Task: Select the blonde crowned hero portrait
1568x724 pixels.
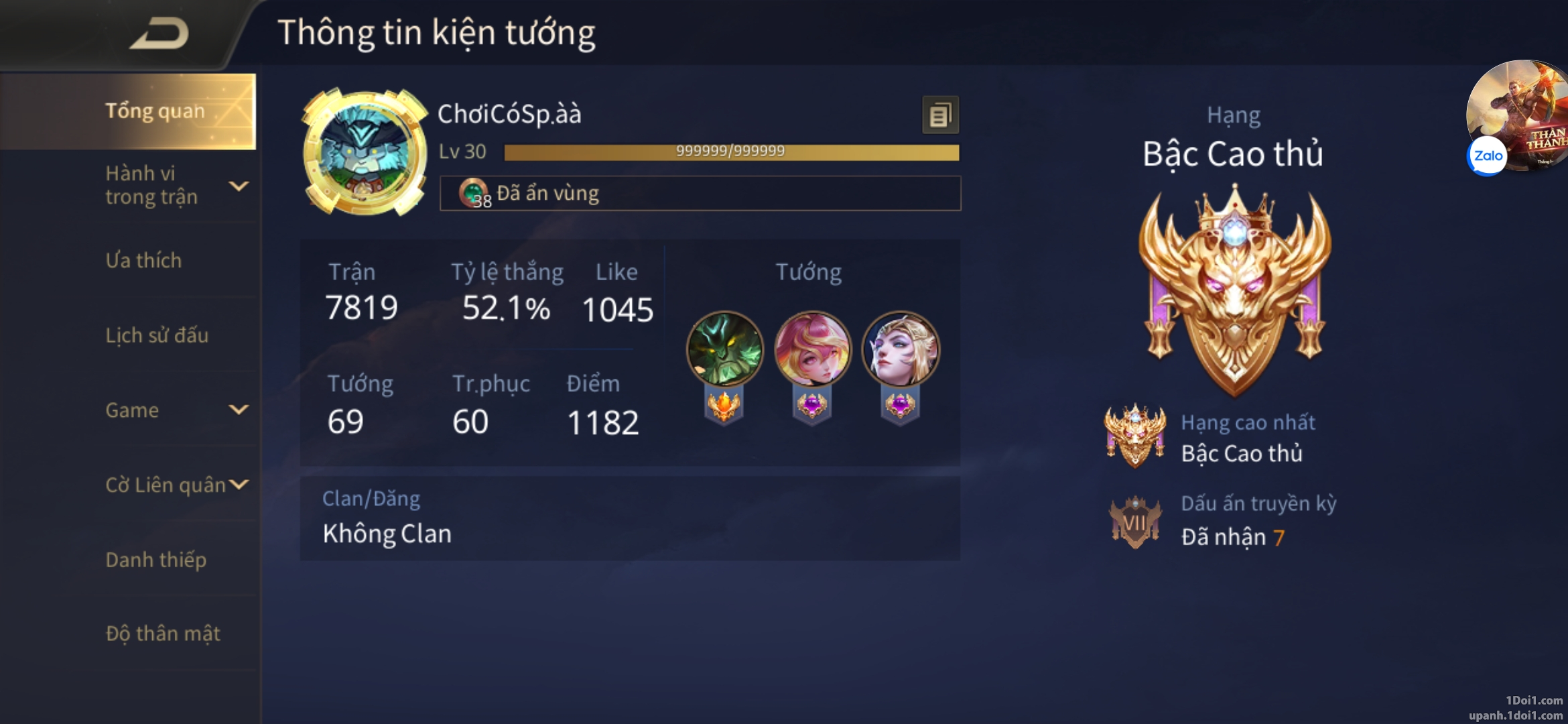Action: point(900,349)
